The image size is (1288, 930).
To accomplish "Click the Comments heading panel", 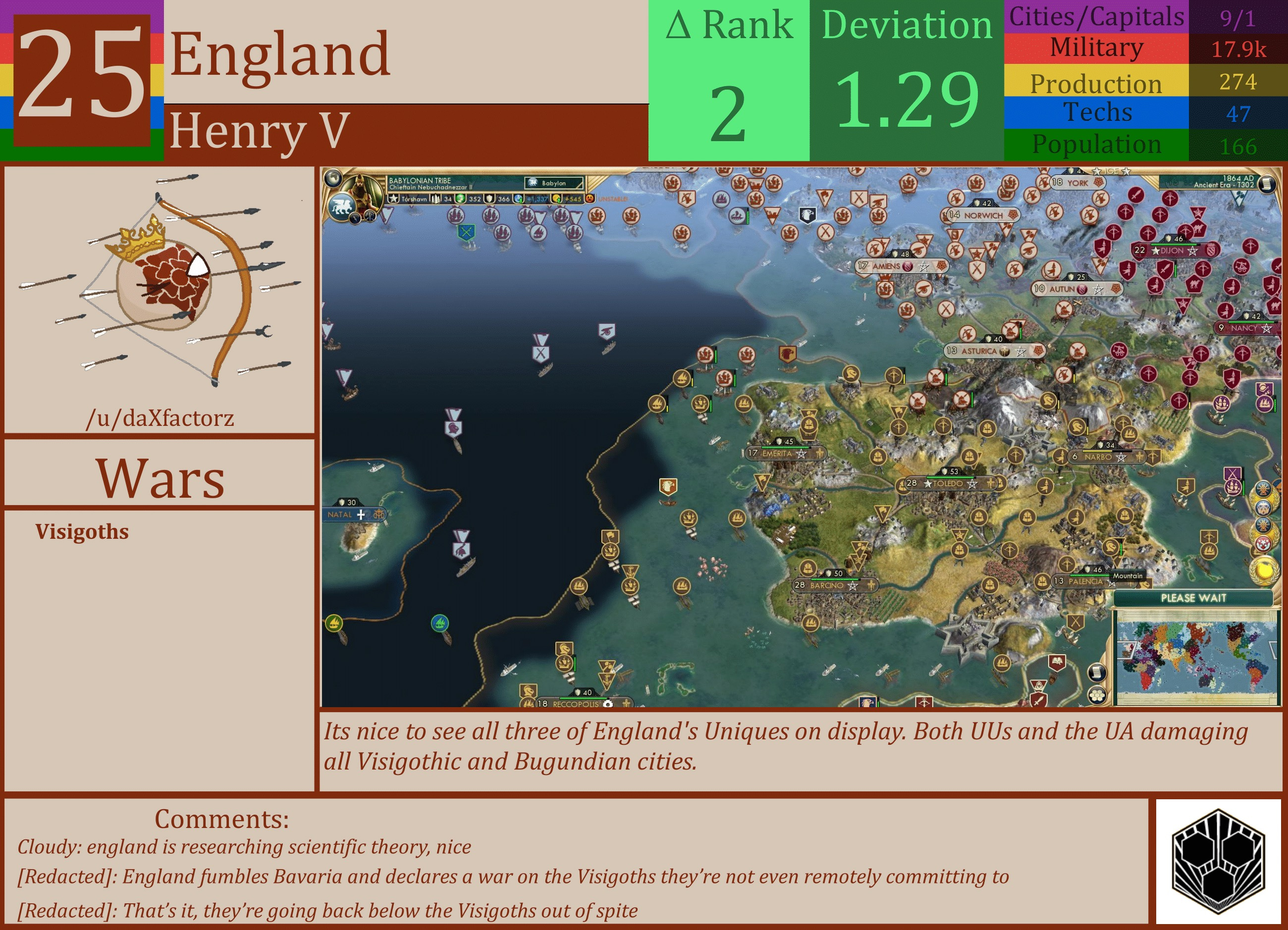I will [221, 819].
